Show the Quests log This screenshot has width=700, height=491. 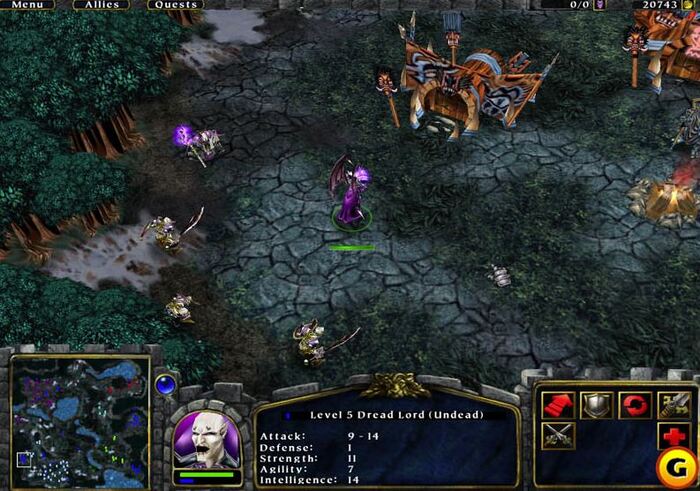click(175, 5)
